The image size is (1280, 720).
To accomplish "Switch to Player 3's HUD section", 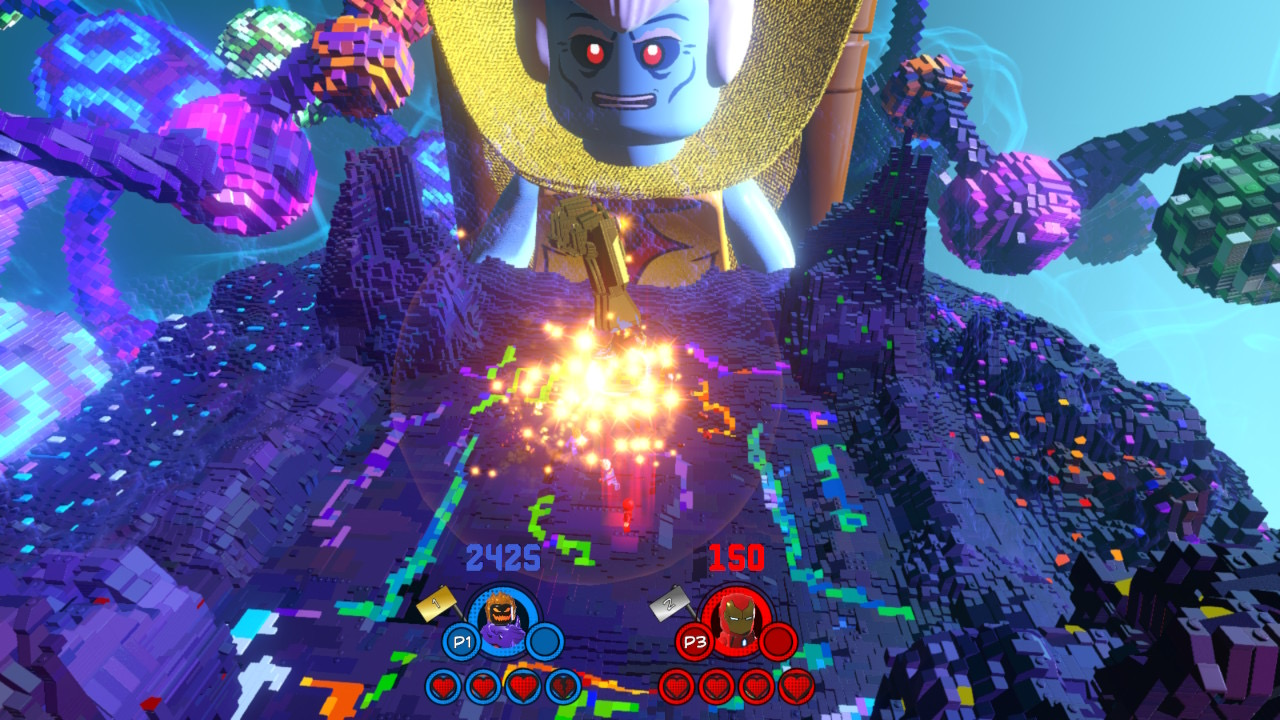I will (x=694, y=640).
